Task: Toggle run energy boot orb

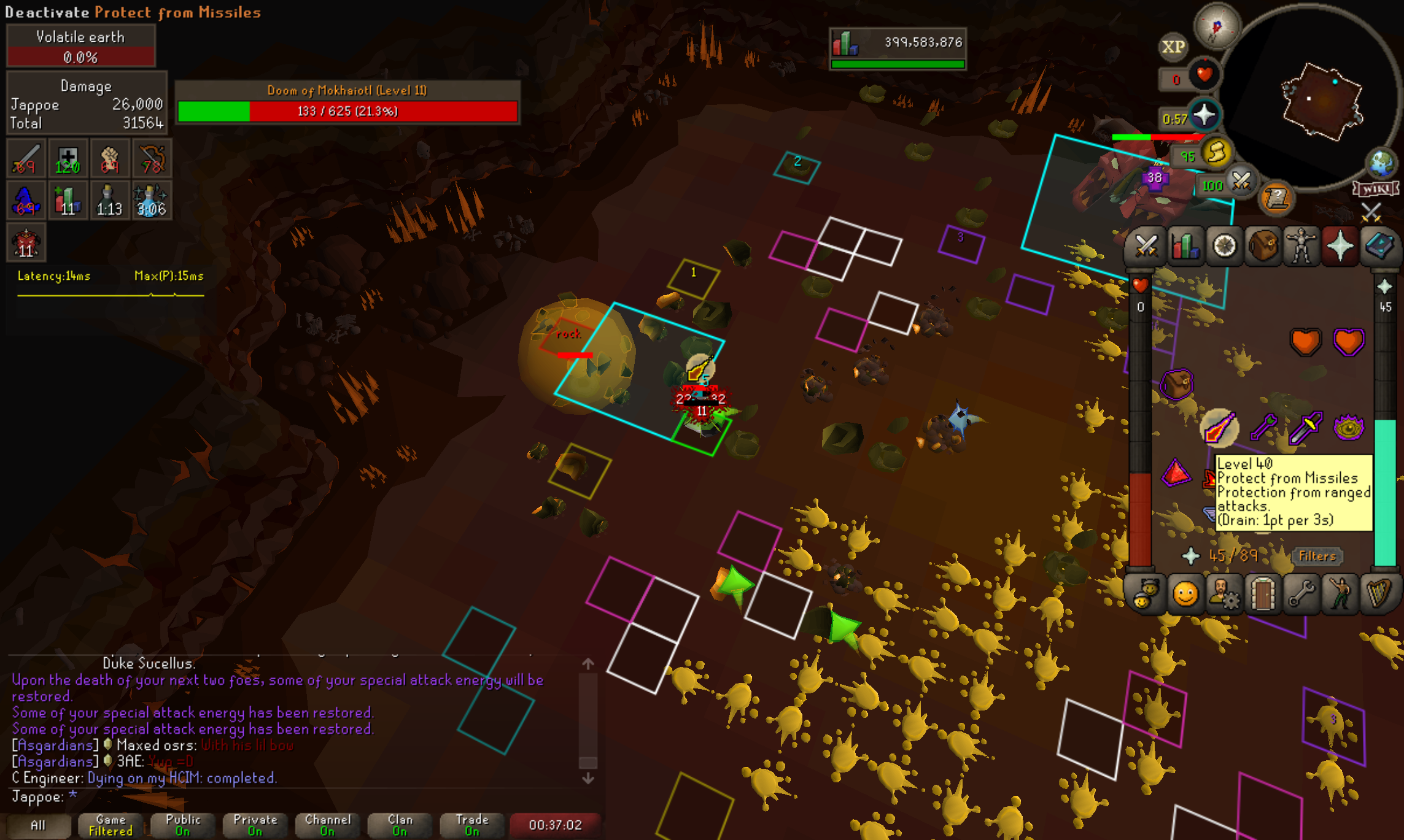Action: tap(1217, 153)
